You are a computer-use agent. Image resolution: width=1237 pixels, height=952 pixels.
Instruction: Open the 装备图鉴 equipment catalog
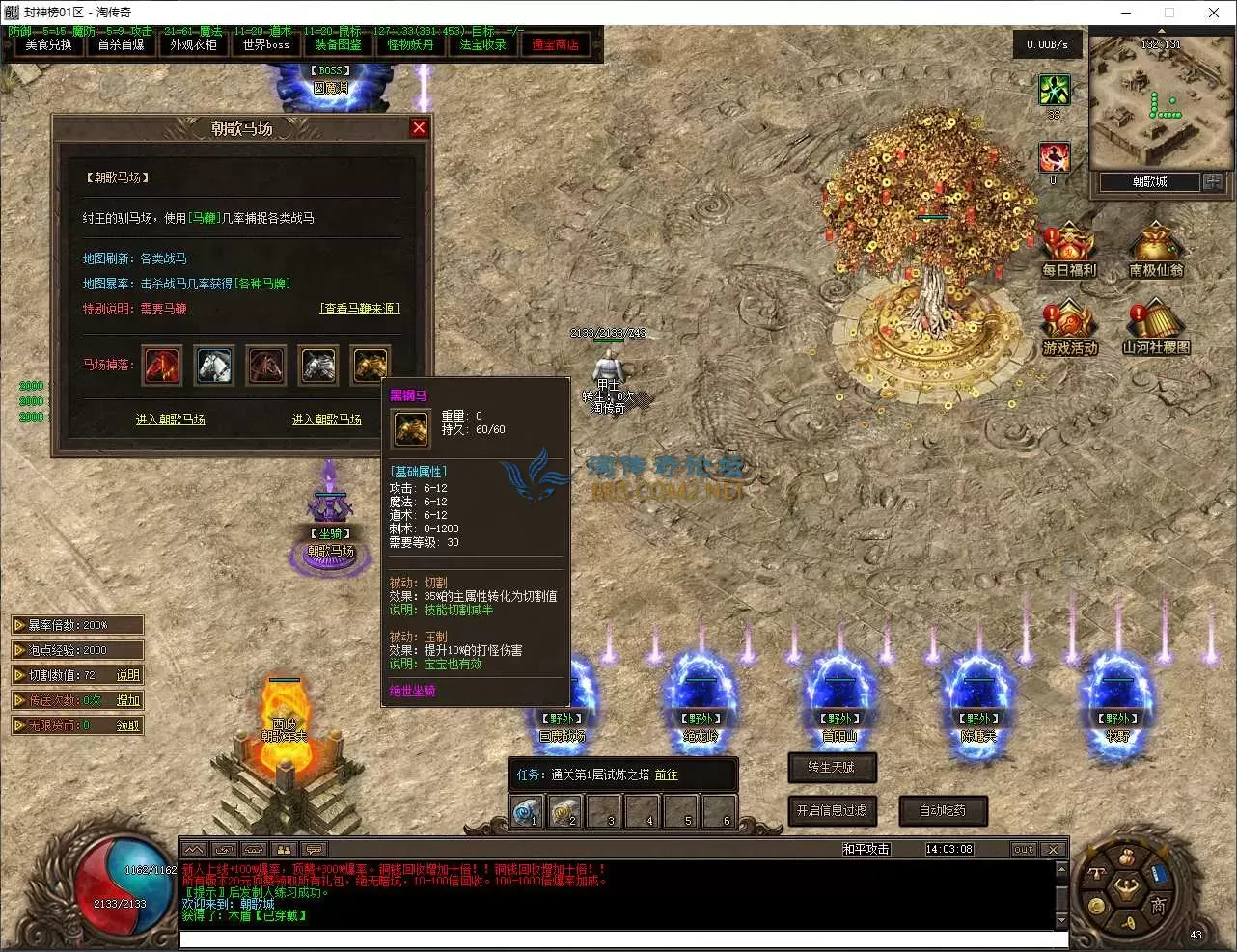[338, 44]
